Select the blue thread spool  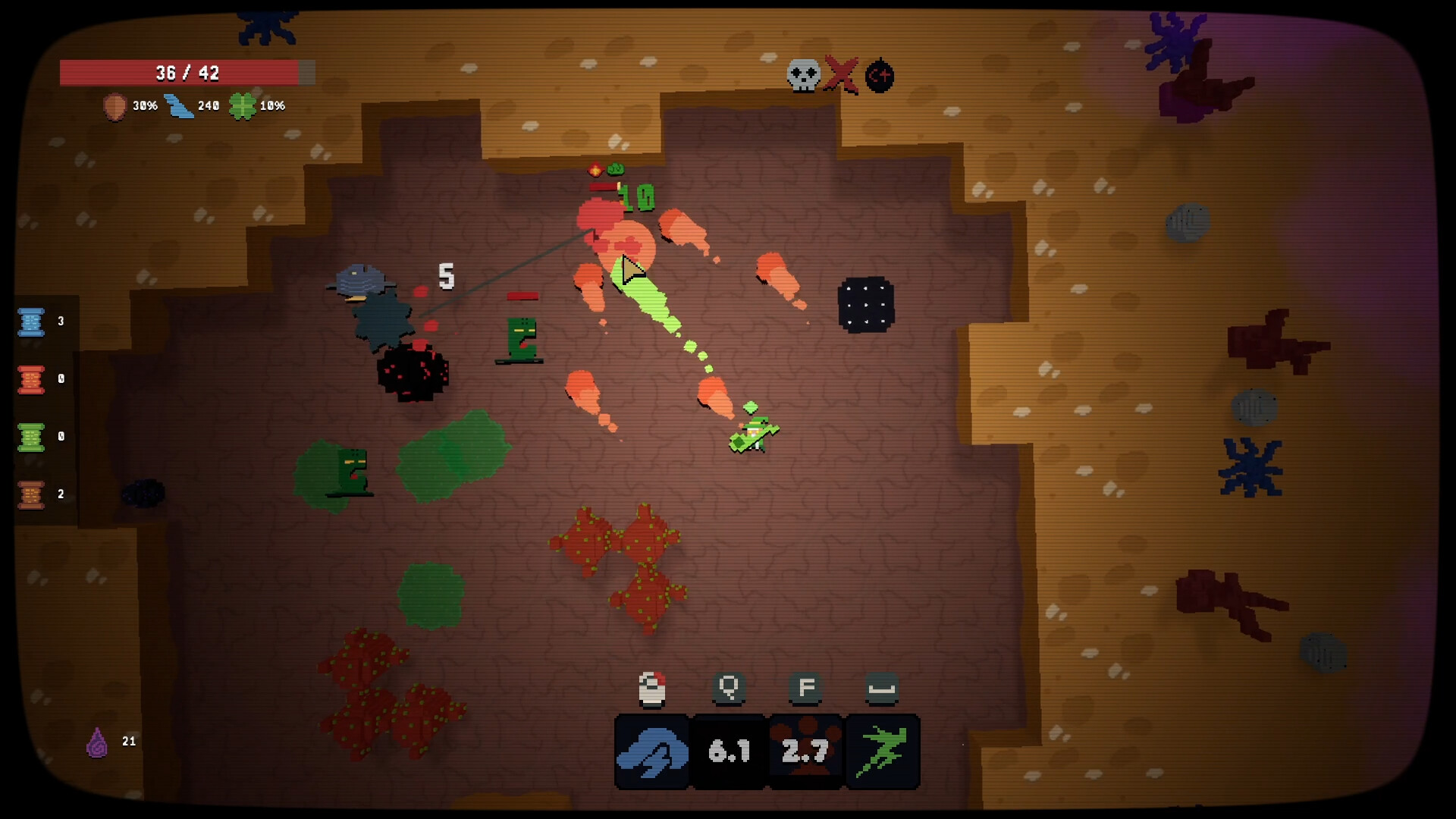click(x=31, y=322)
